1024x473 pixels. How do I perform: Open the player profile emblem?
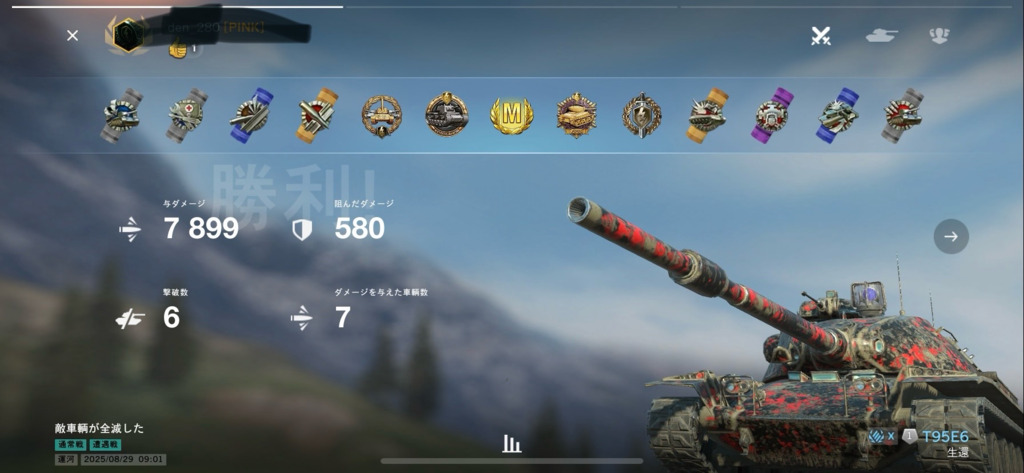pos(125,34)
